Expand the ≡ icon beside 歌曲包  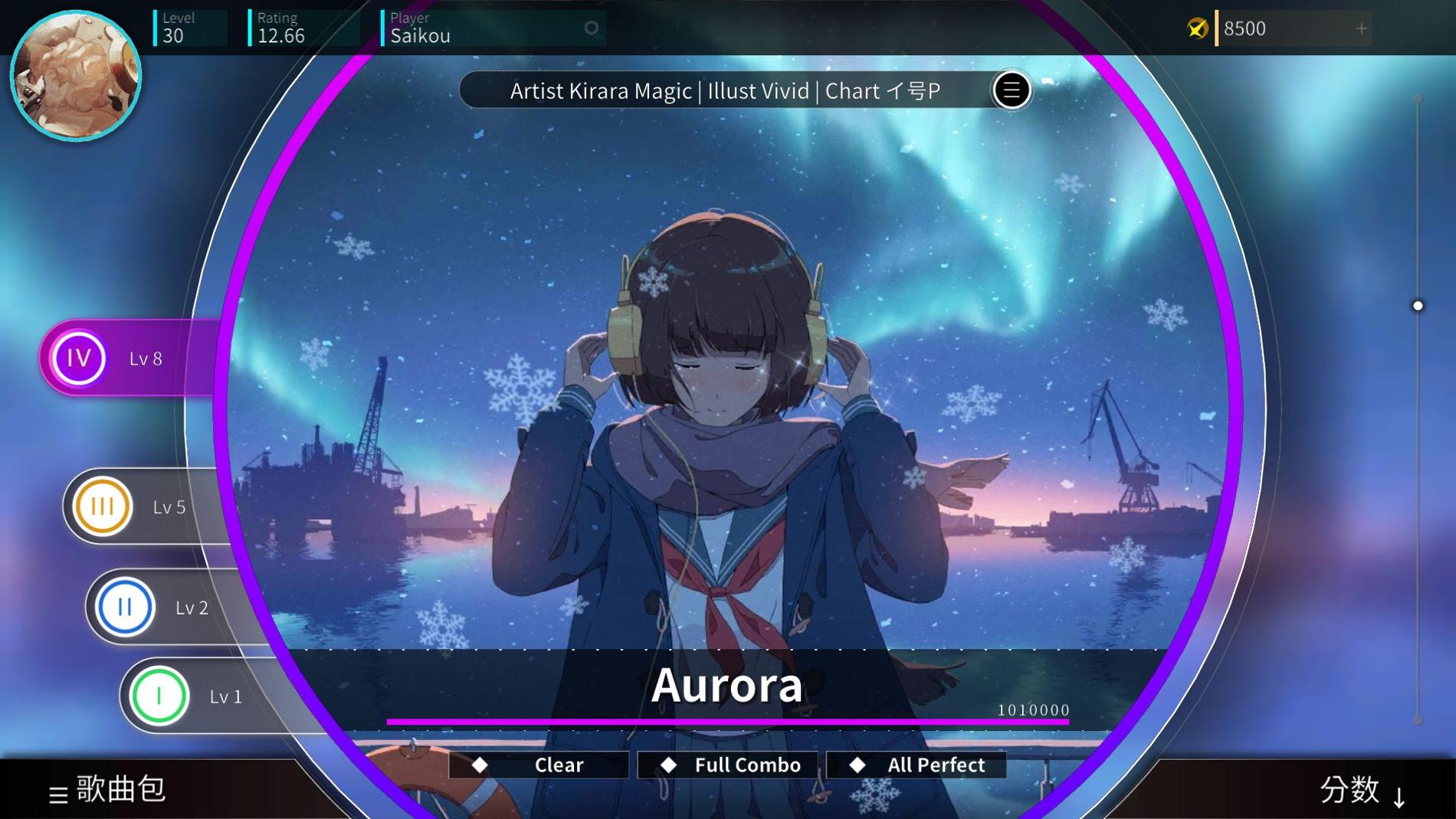coord(57,791)
